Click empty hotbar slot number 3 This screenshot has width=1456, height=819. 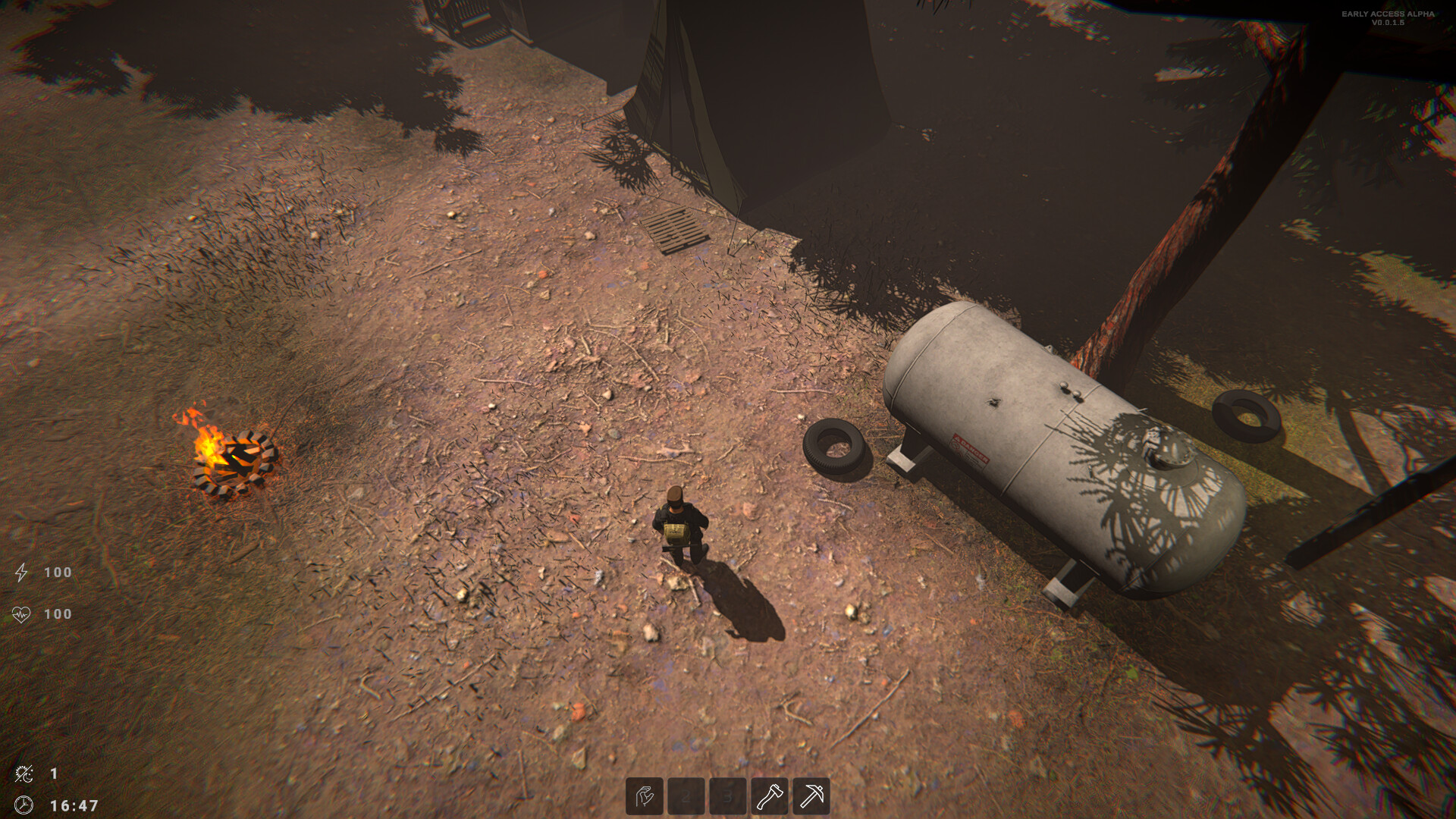pyautogui.click(x=727, y=796)
